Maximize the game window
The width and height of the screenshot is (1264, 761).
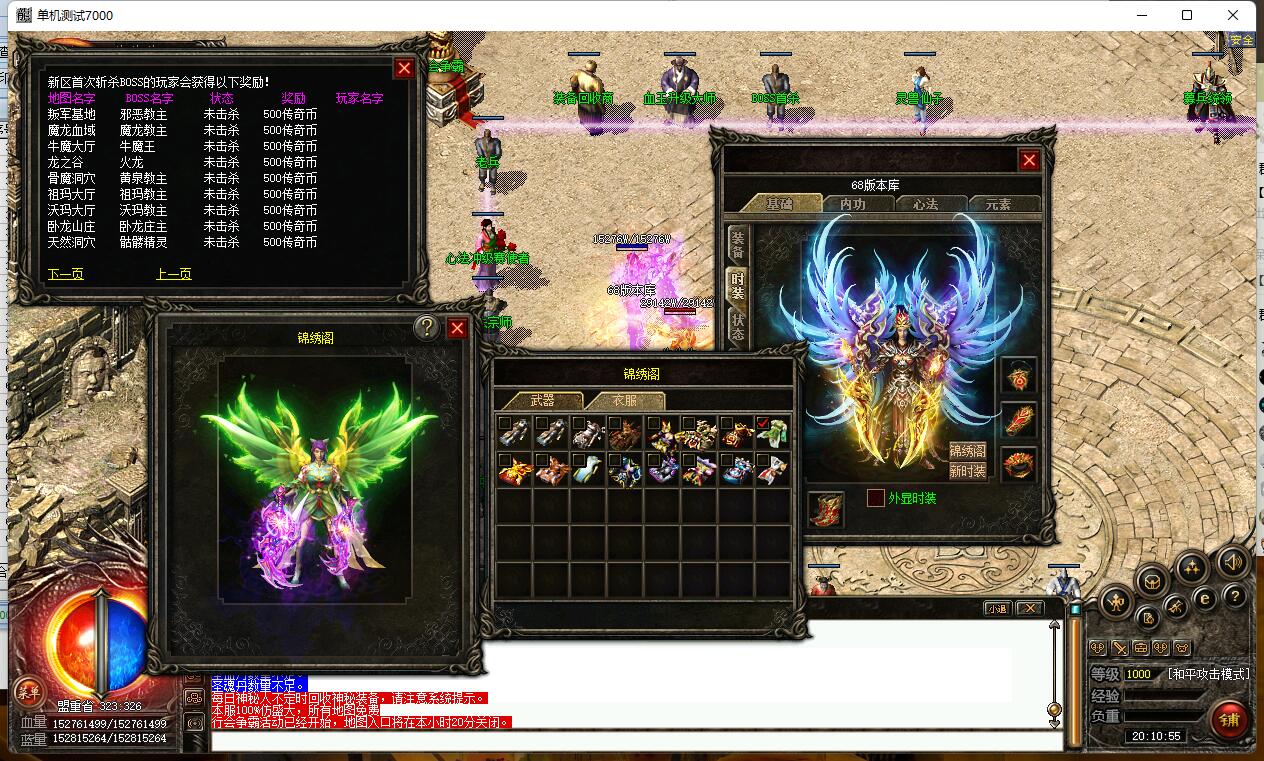point(1187,15)
